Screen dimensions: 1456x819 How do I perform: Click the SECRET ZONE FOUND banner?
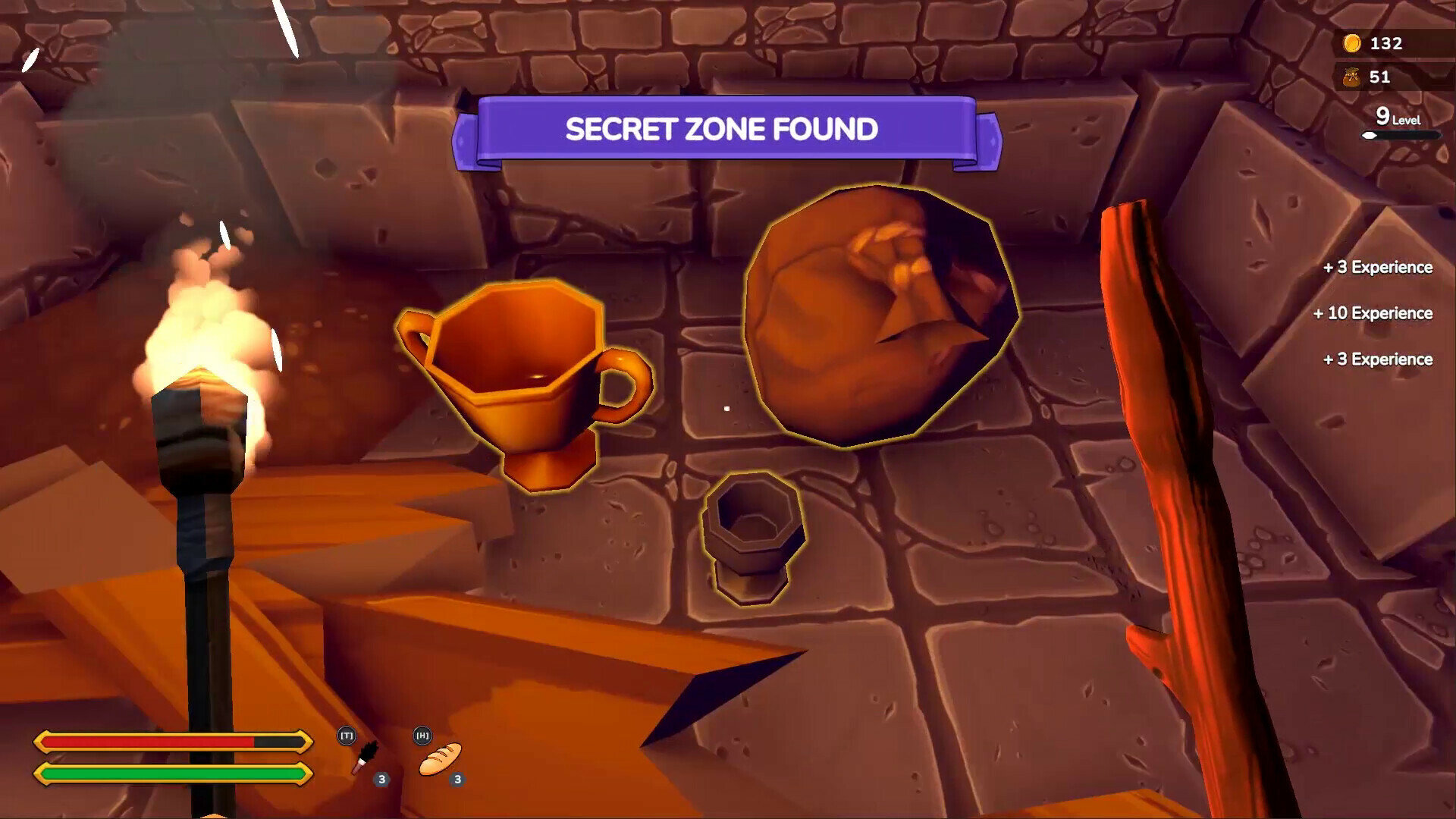[x=722, y=130]
